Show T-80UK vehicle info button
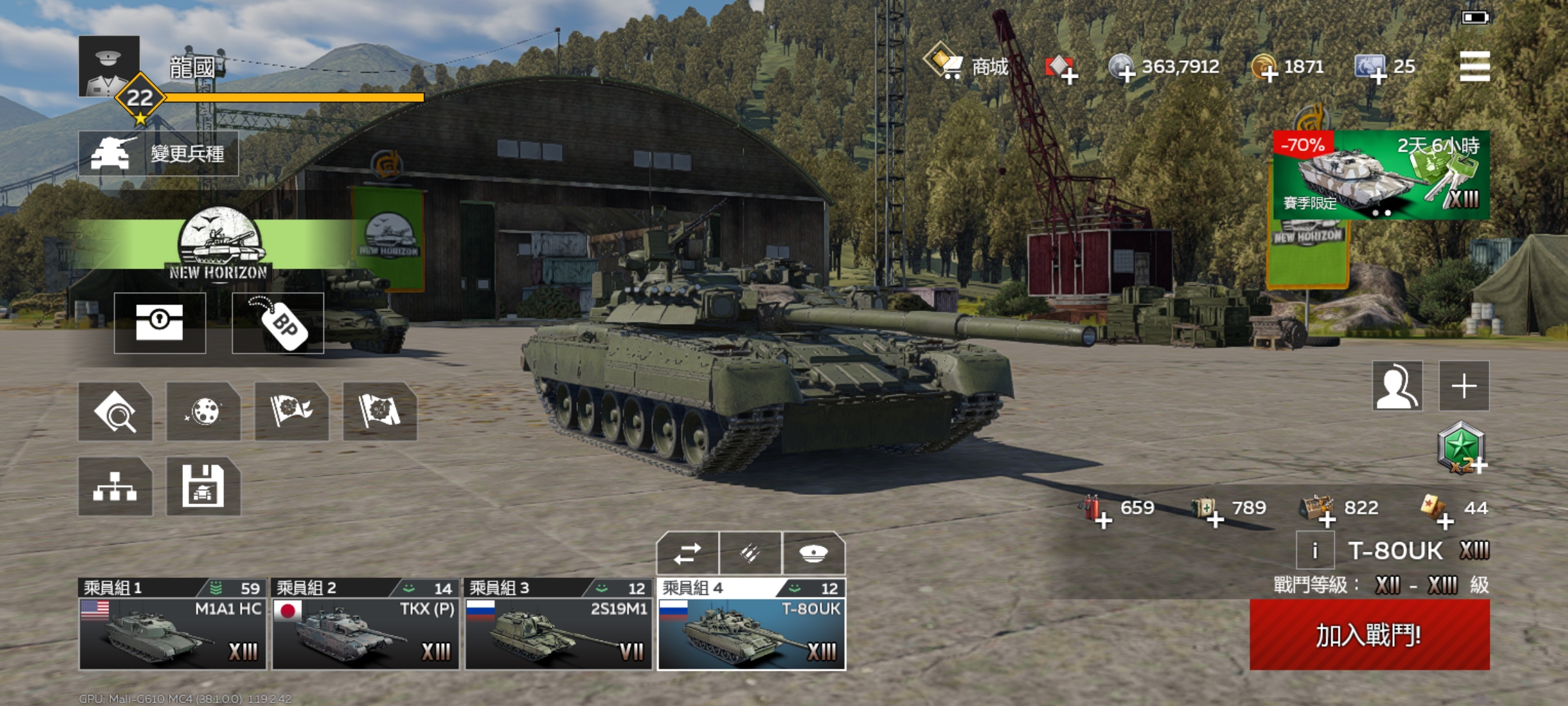 point(1315,550)
